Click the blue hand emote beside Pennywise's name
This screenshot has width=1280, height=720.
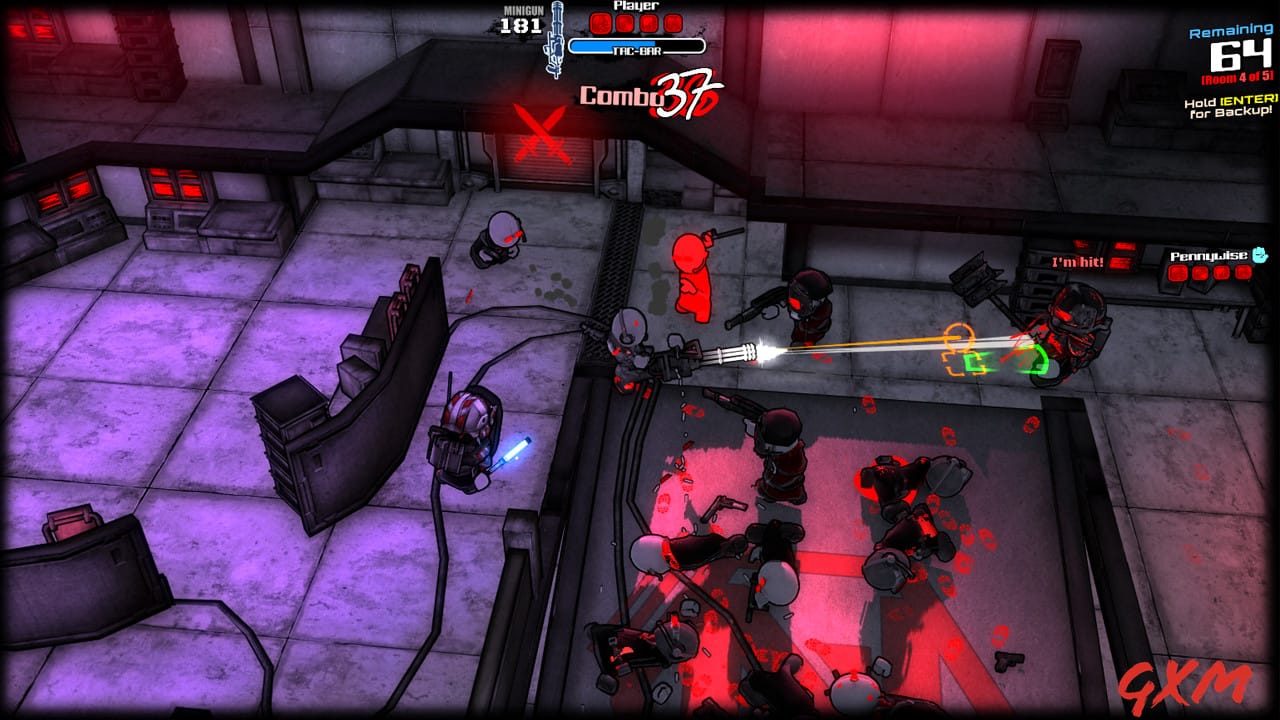1258,256
